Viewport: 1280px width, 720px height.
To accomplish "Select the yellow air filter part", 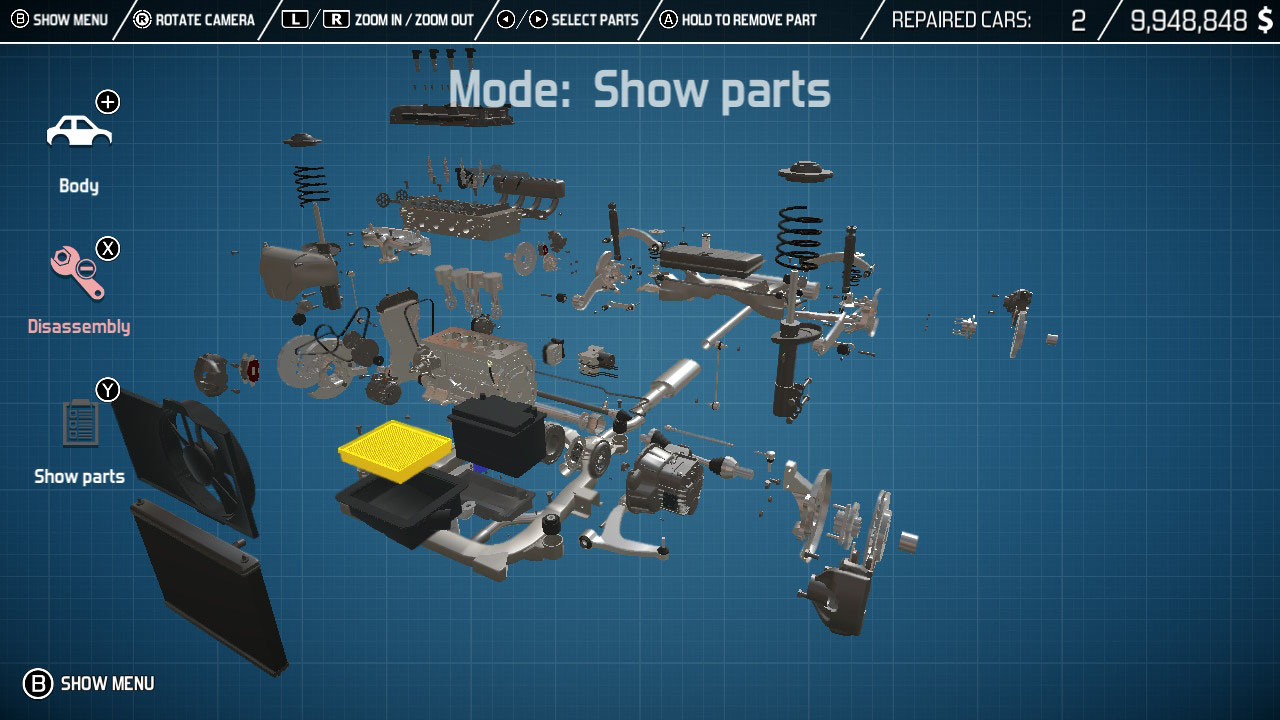I will point(394,451).
